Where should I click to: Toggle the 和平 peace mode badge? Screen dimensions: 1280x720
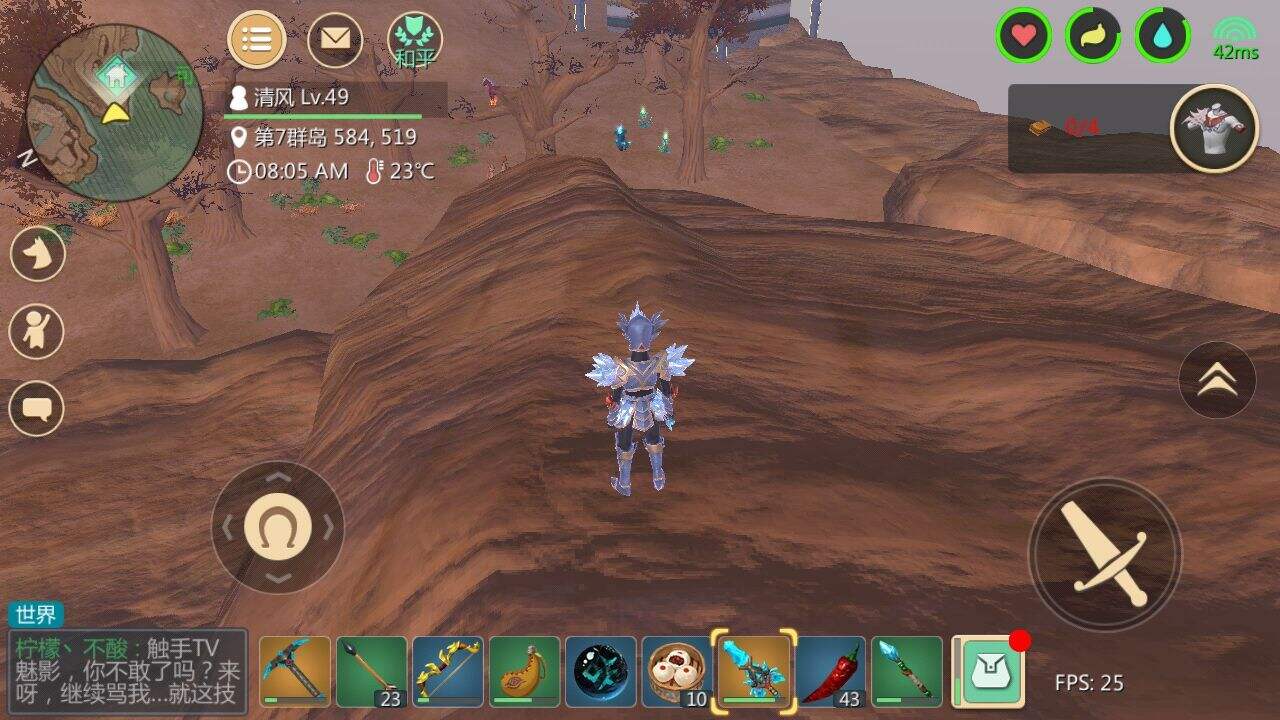point(415,42)
